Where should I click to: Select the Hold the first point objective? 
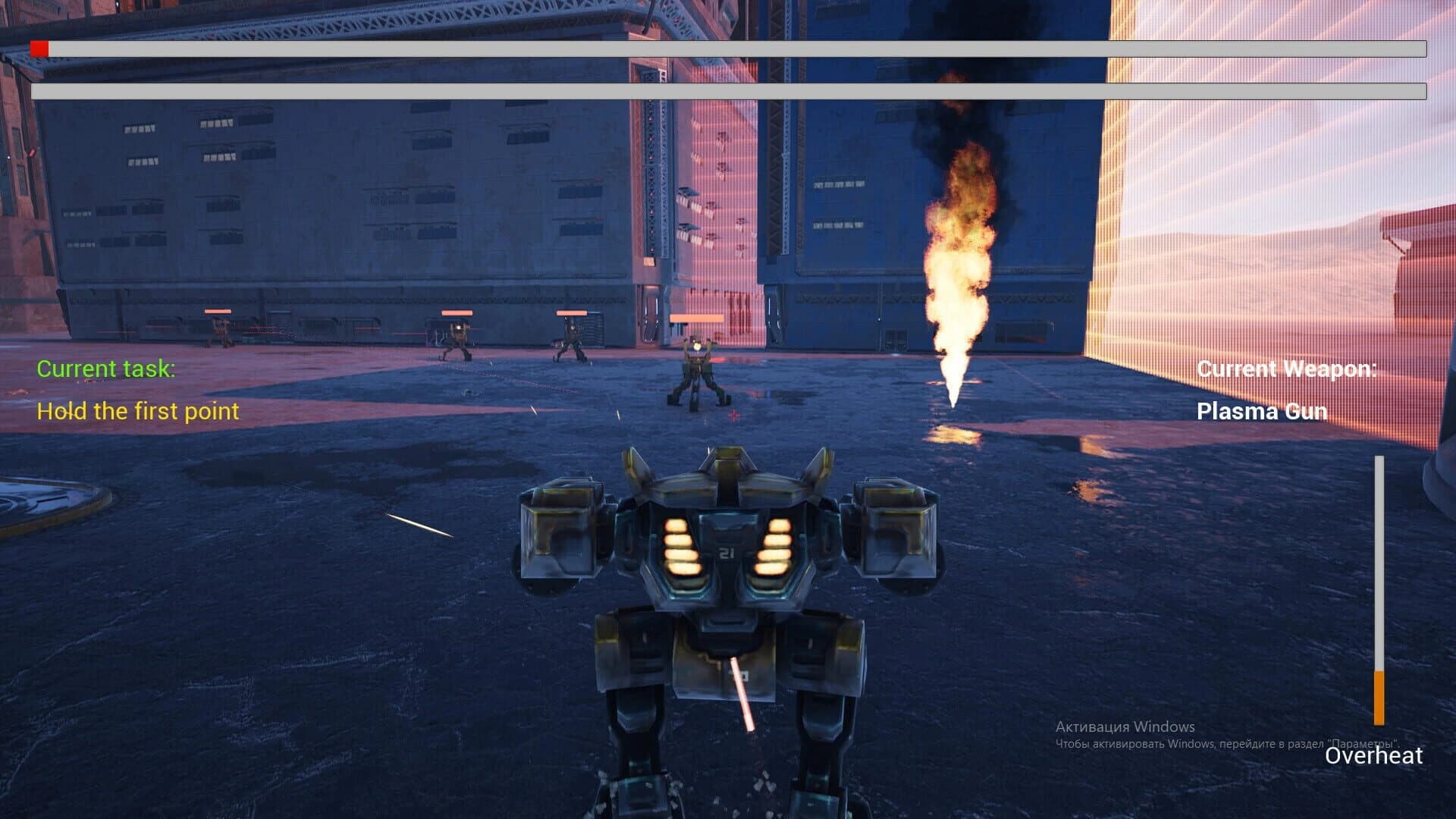(138, 412)
